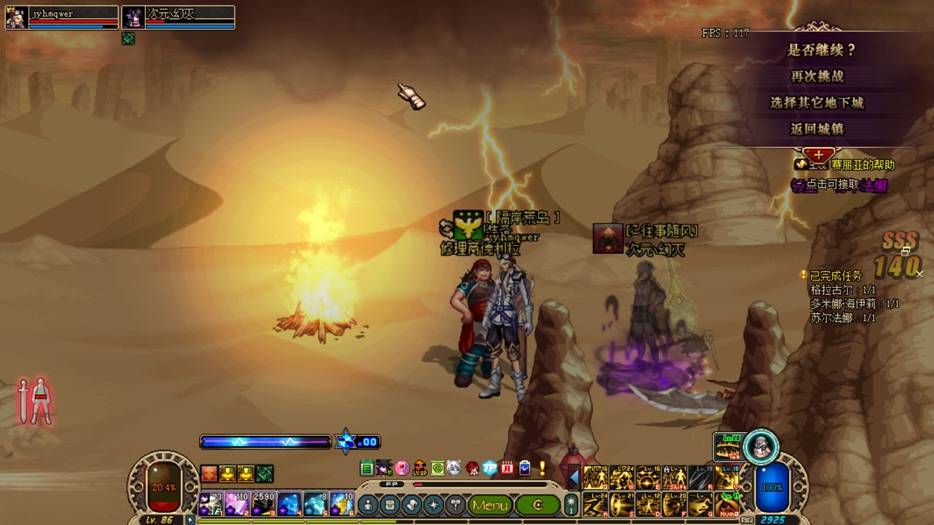
Task: Open the red calendar event icon
Action: [507, 468]
